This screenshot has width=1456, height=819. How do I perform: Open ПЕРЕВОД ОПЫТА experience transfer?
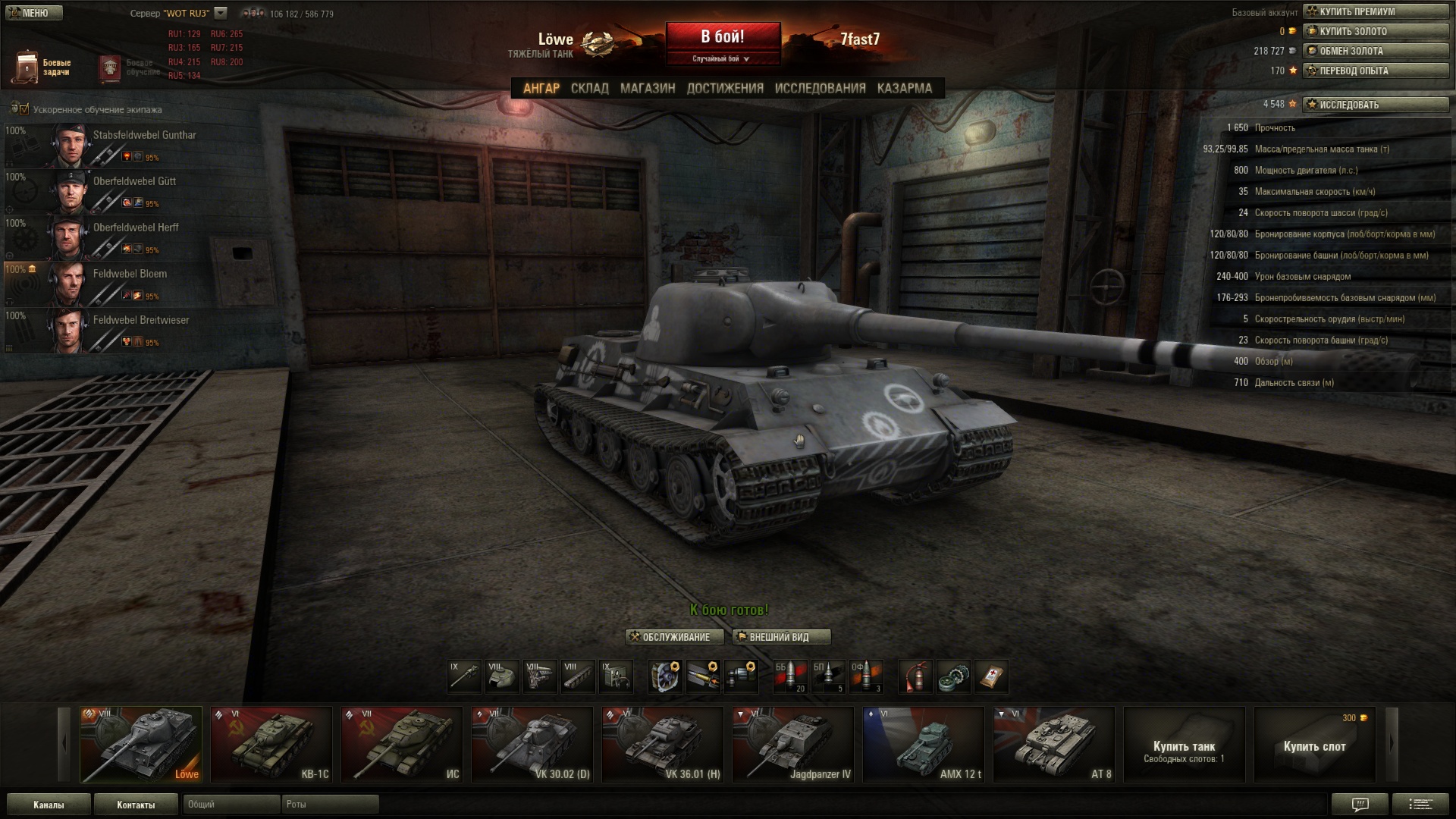tap(1375, 71)
